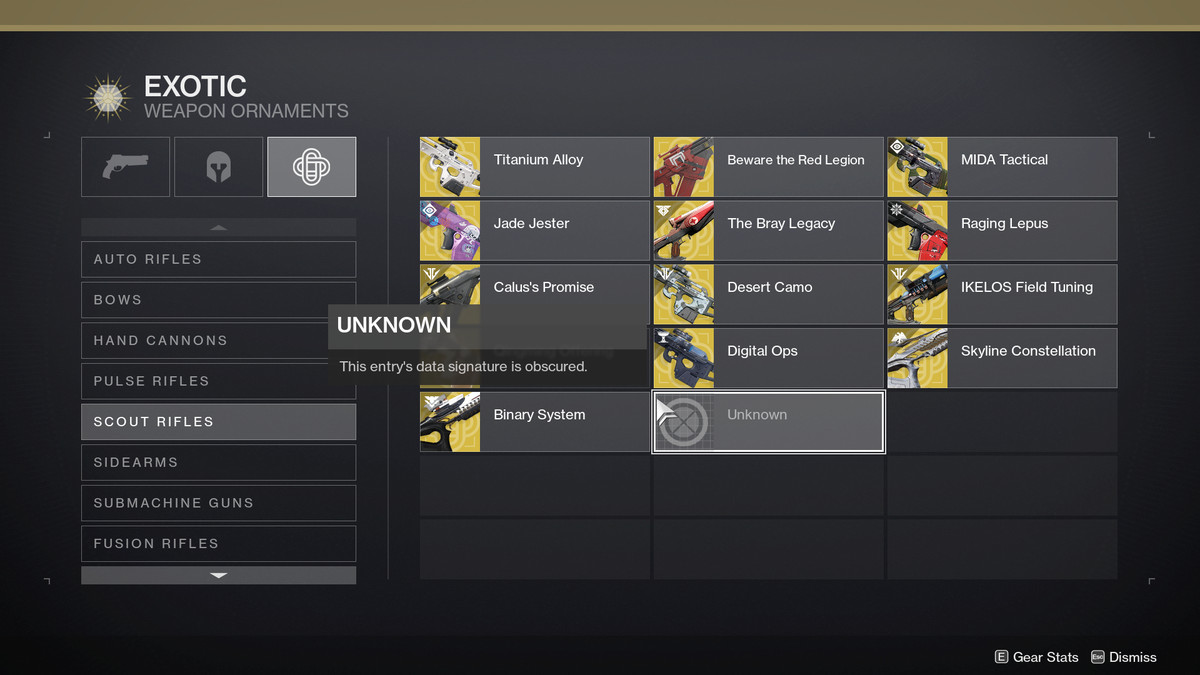Pick the Desert Camo ornament
Screen dimensions: 1200x675
(768, 295)
